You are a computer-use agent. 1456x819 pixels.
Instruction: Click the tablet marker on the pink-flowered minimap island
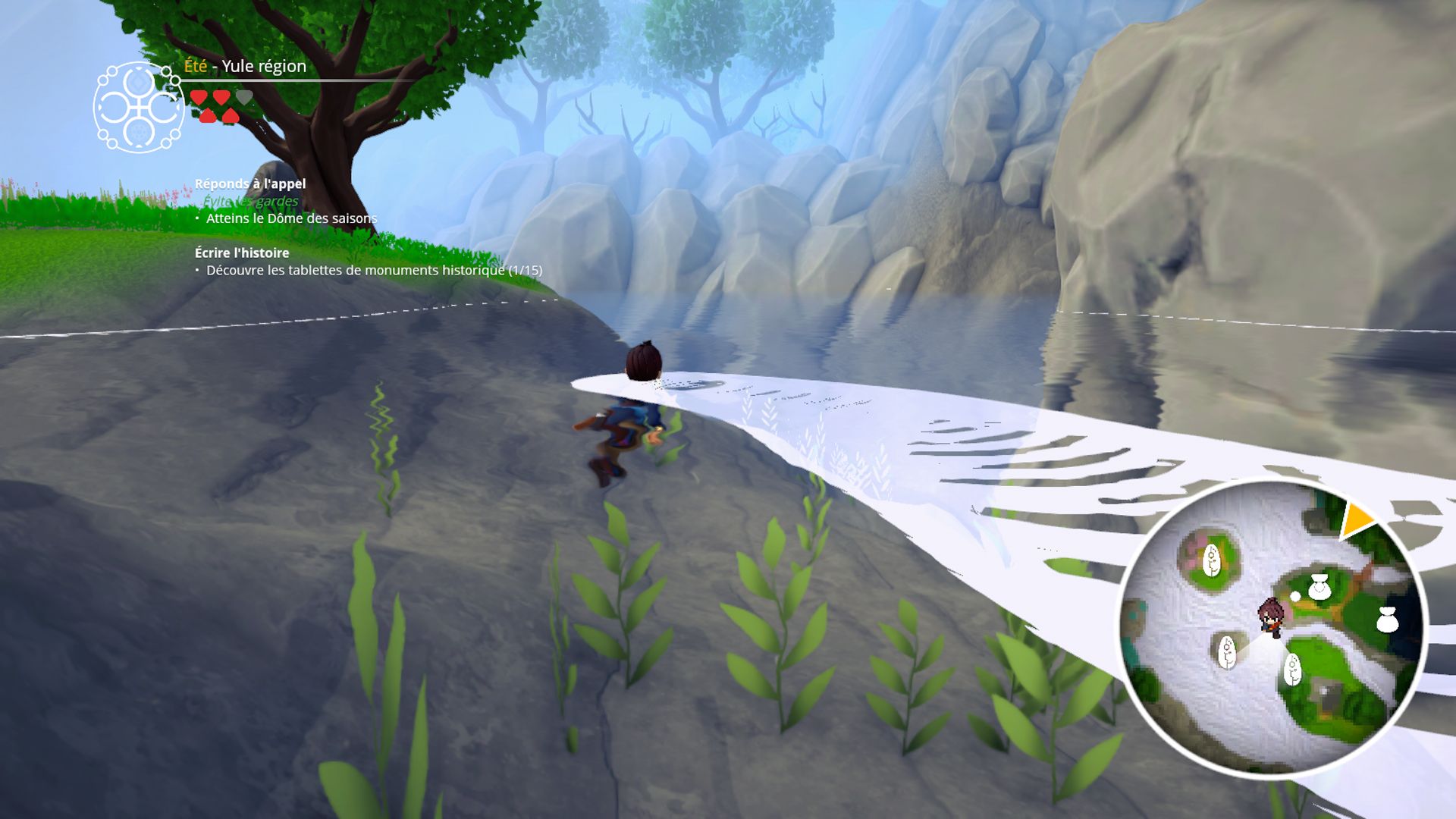pyautogui.click(x=1211, y=560)
